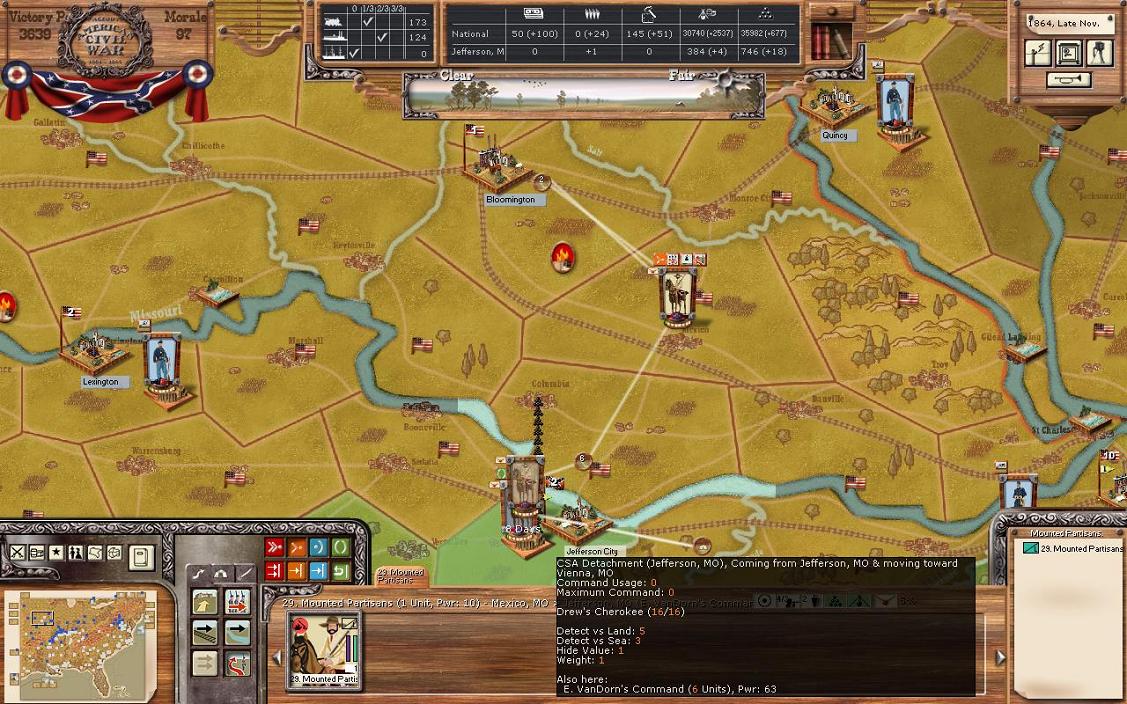Select the framed portrait button under date
Image resolution: width=1127 pixels, height=704 pixels.
click(1068, 53)
